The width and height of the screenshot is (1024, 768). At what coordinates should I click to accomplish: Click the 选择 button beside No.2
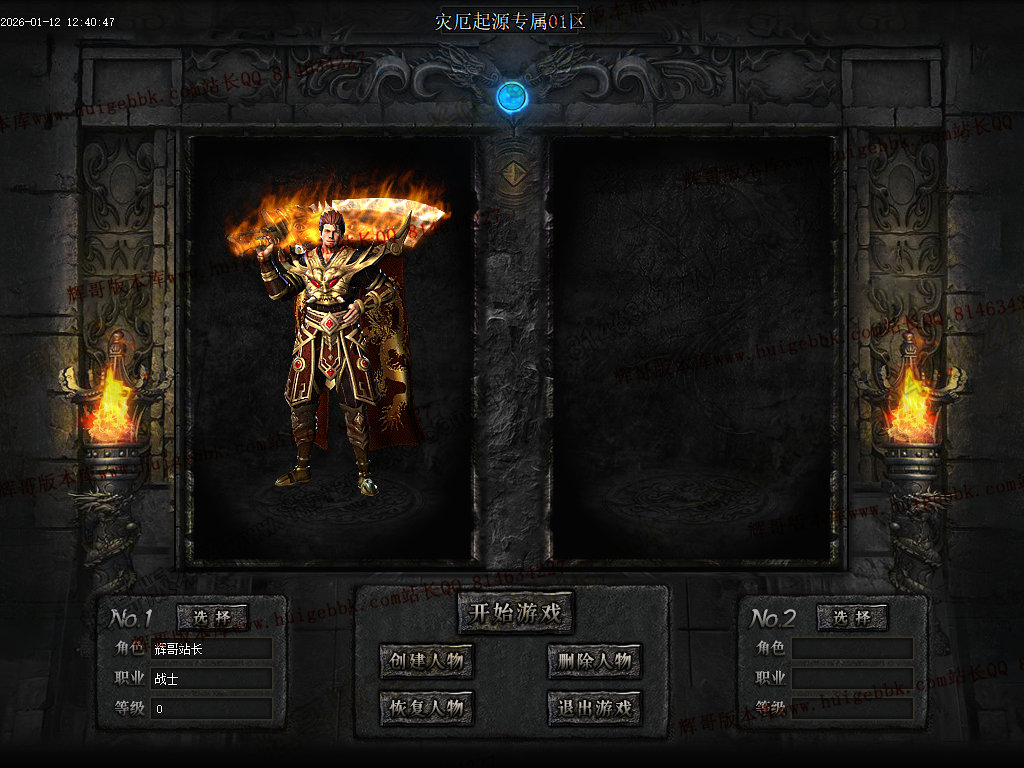click(x=852, y=617)
